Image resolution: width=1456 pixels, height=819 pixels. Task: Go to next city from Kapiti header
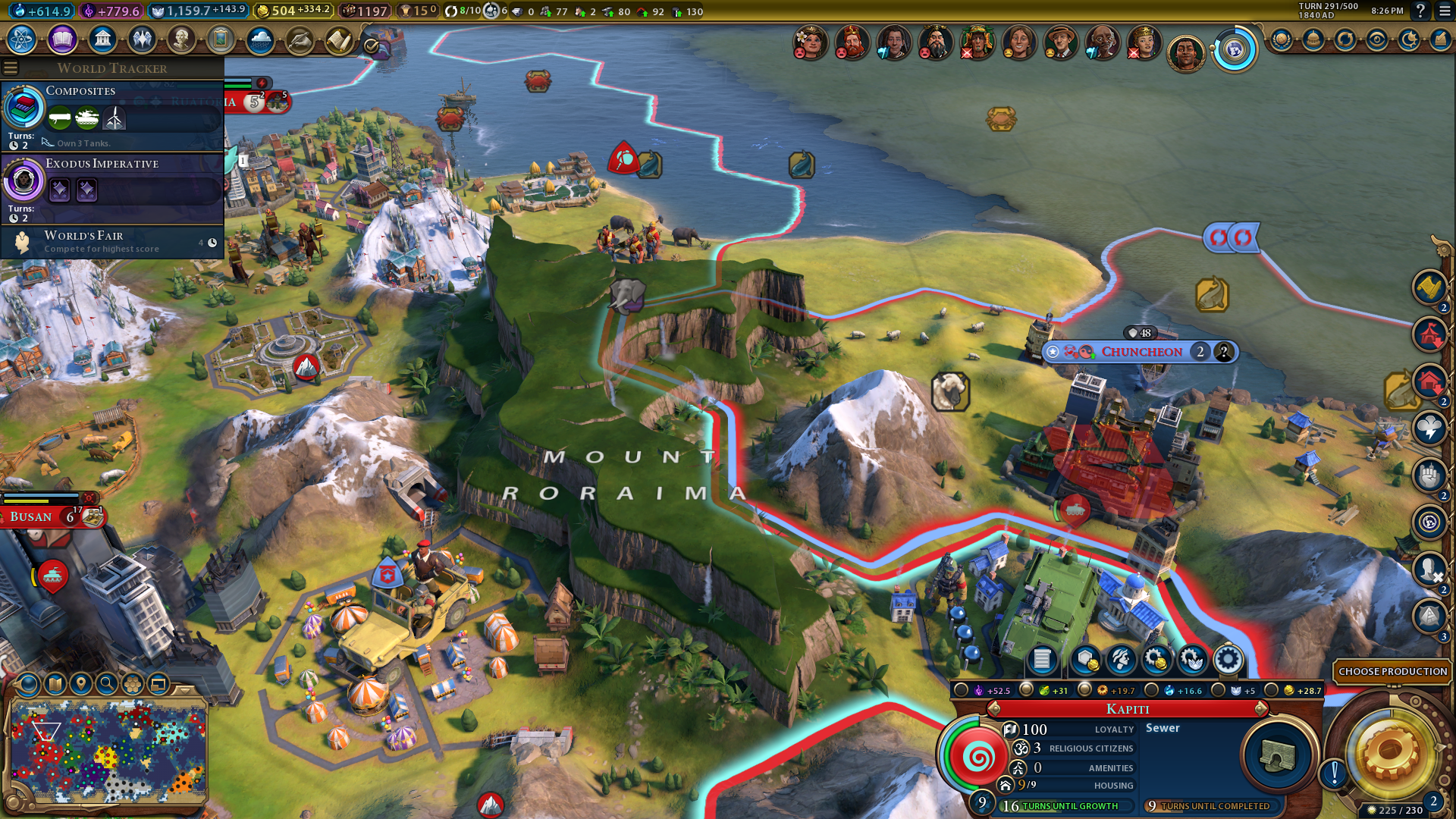(1261, 709)
